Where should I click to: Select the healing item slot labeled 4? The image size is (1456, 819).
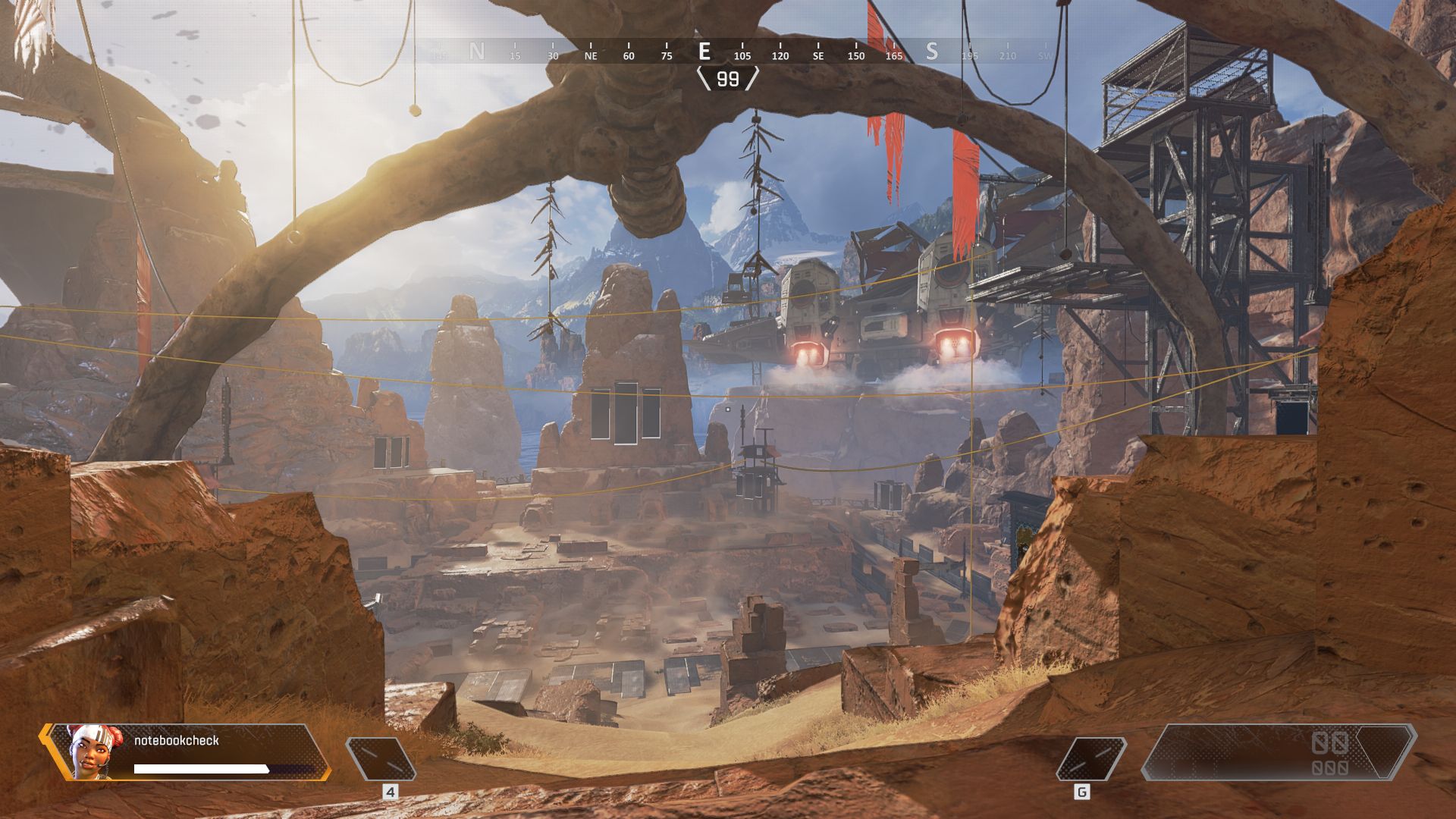[x=381, y=758]
